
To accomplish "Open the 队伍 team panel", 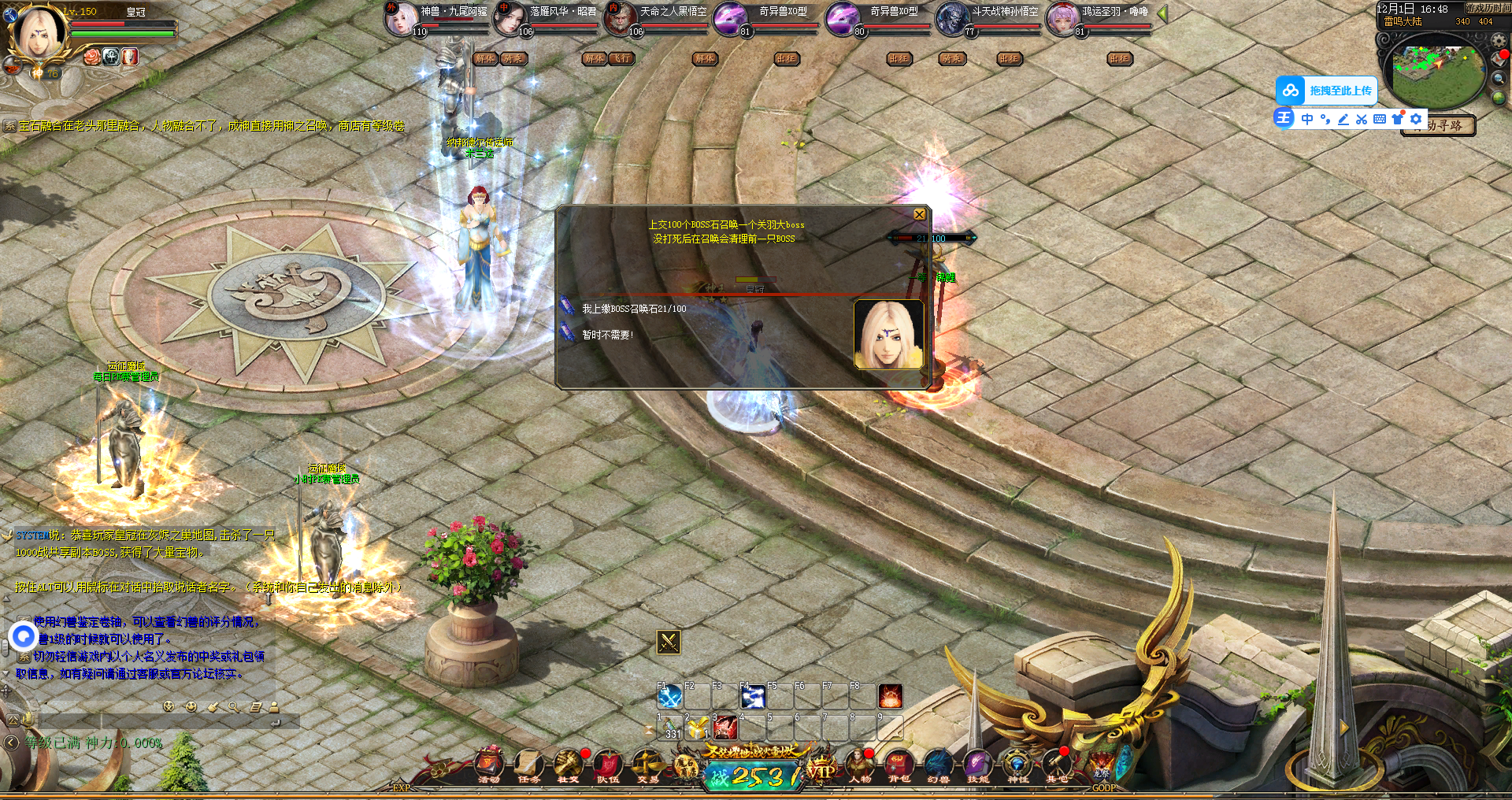I will pyautogui.click(x=607, y=765).
